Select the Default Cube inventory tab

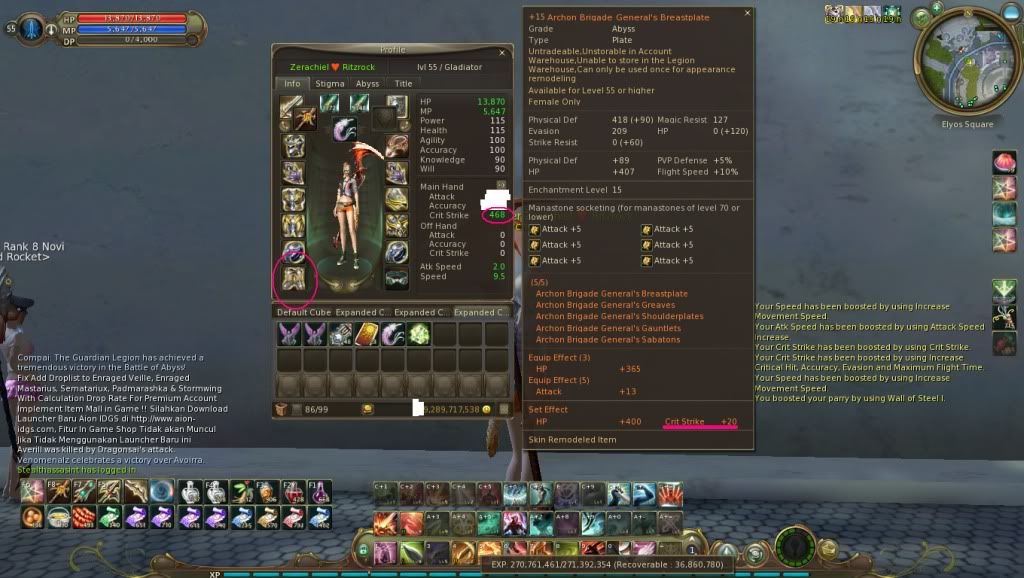pyautogui.click(x=303, y=312)
